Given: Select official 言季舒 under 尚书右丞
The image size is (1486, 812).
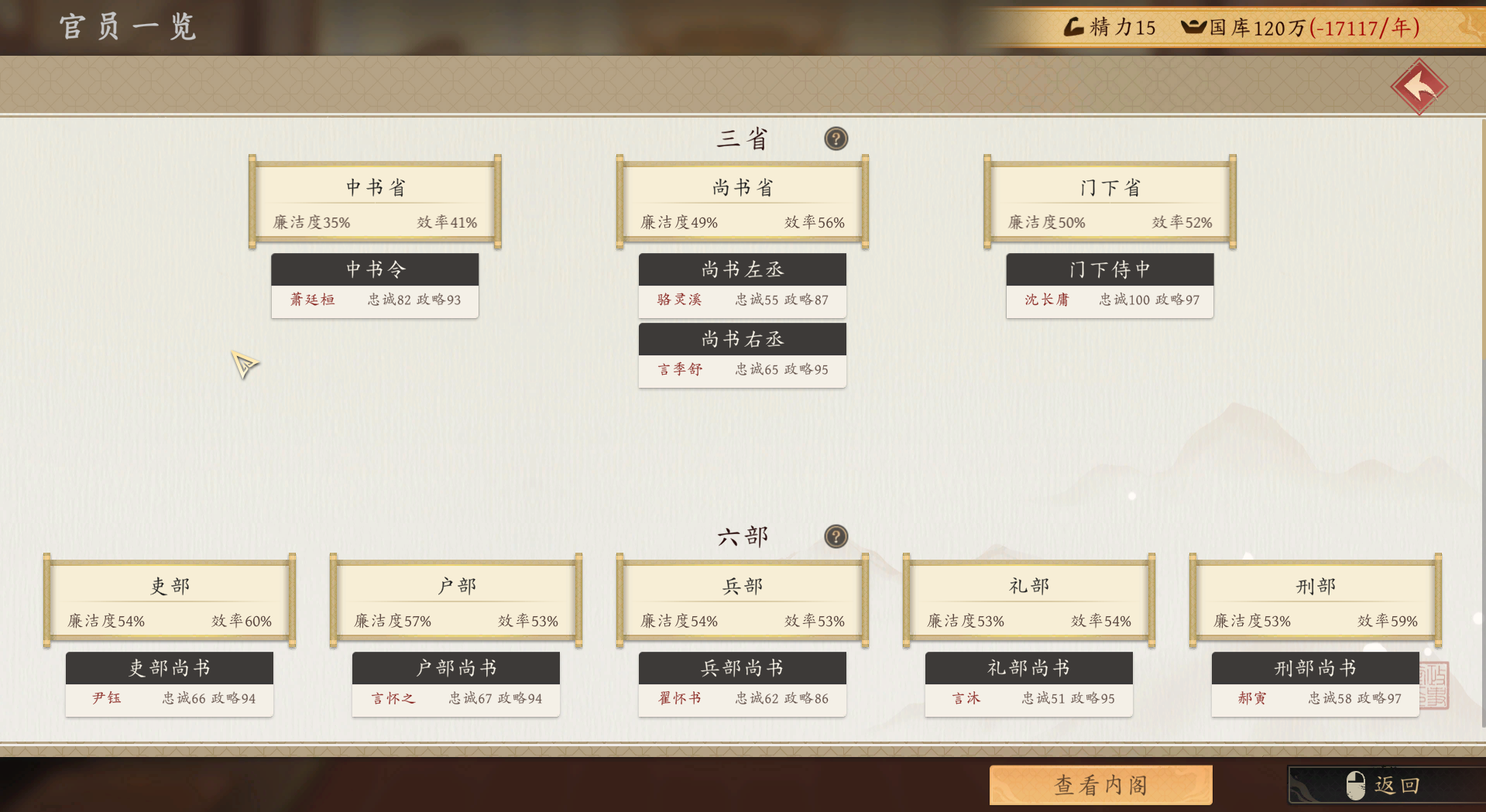Looking at the screenshot, I should click(679, 369).
